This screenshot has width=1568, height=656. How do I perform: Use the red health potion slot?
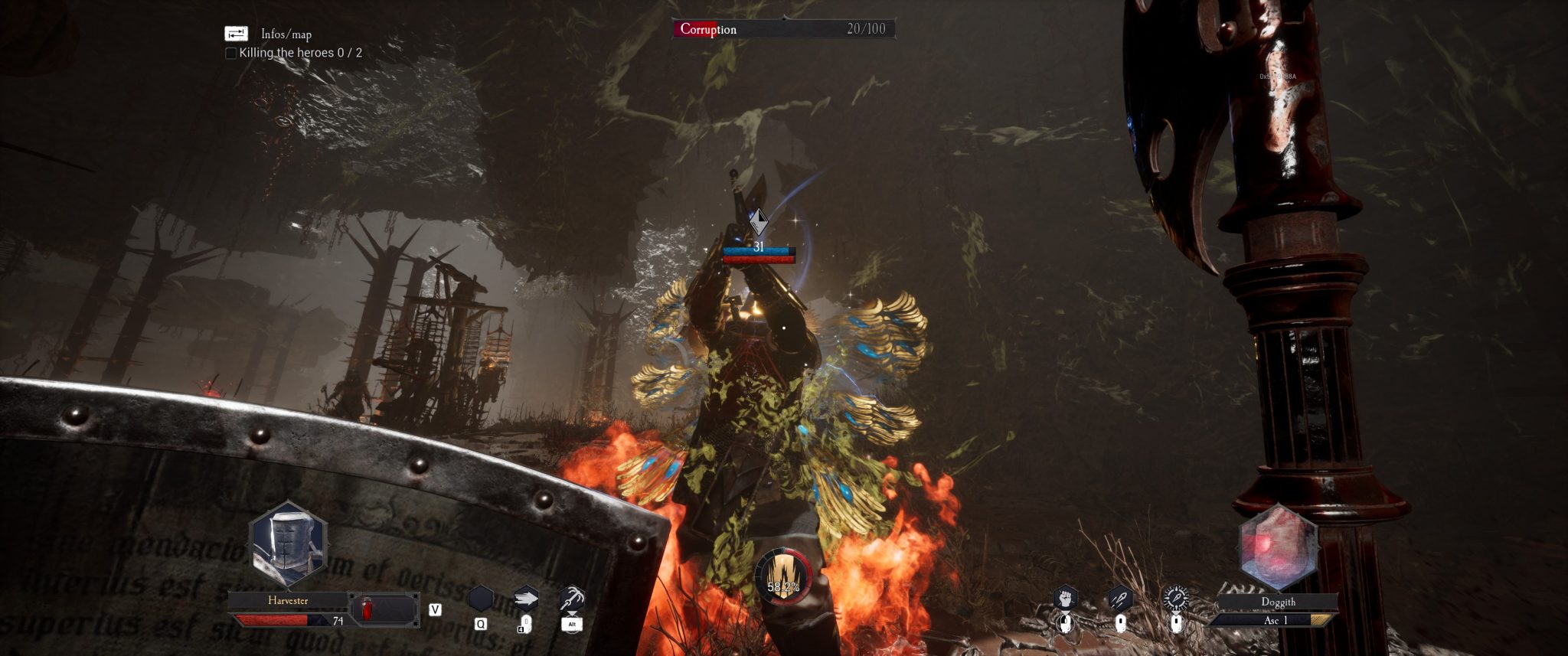pyautogui.click(x=367, y=609)
